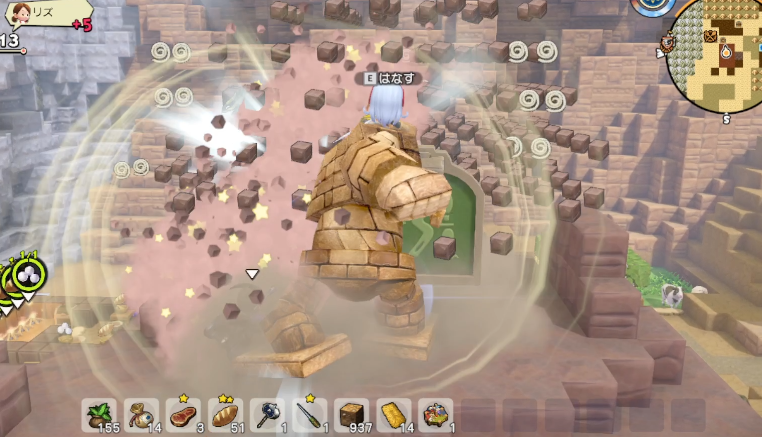Click the crossed-tools marker on the minimap
762x437 pixels.
click(x=710, y=36)
